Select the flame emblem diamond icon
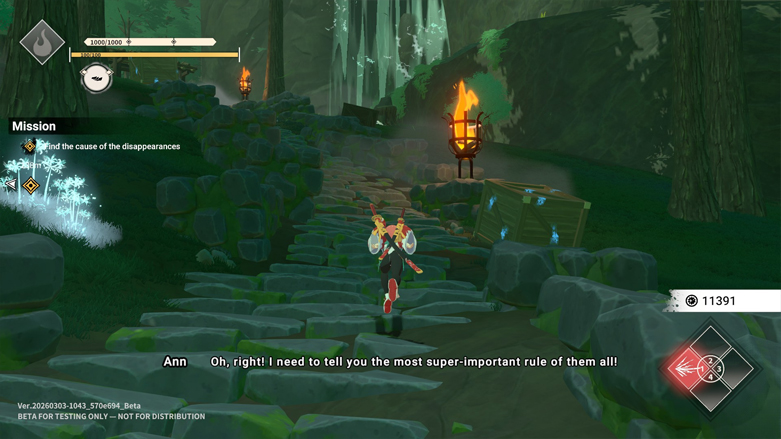781x439 pixels. point(42,43)
